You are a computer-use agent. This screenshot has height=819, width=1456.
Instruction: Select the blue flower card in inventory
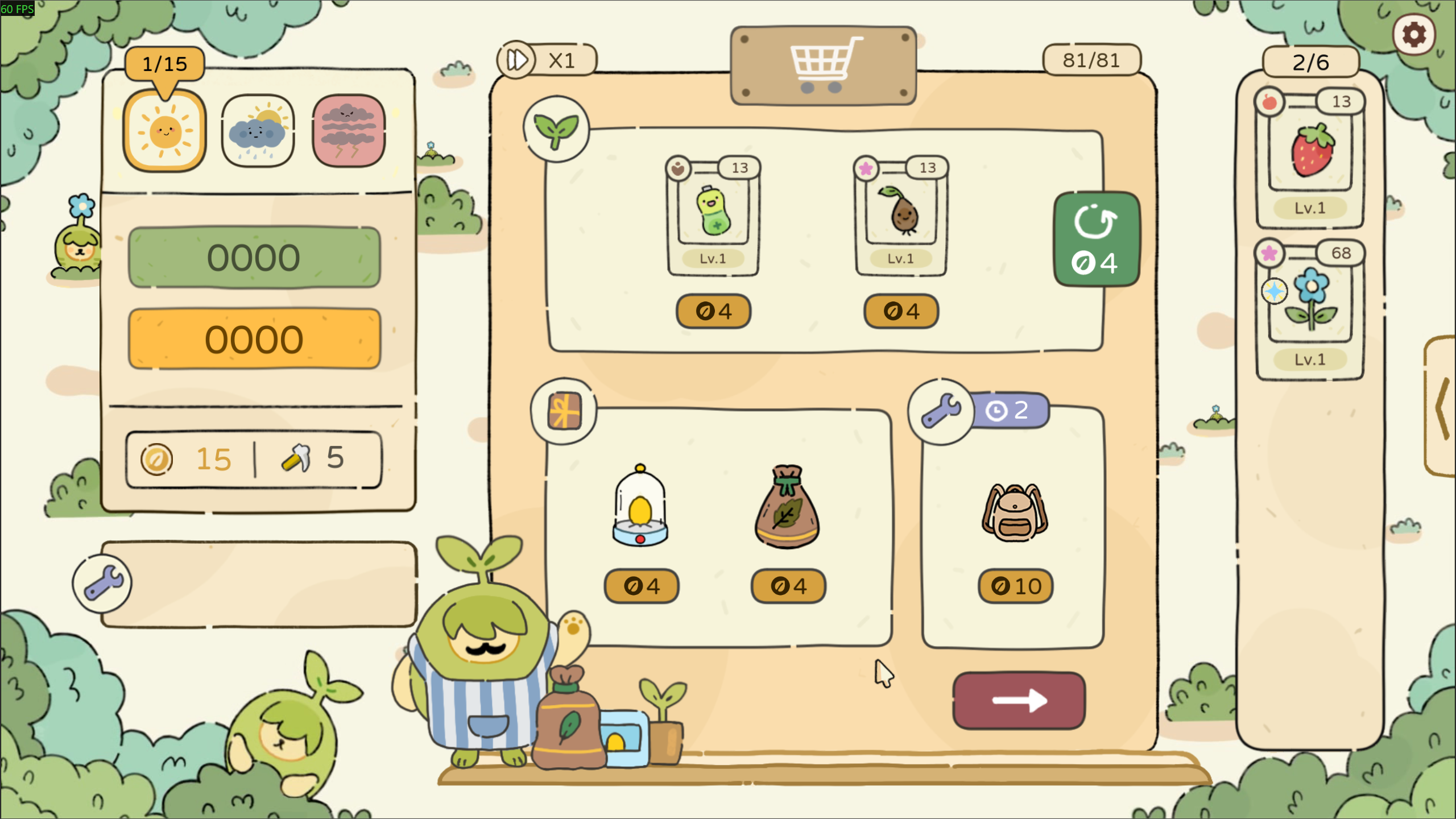click(x=1310, y=309)
